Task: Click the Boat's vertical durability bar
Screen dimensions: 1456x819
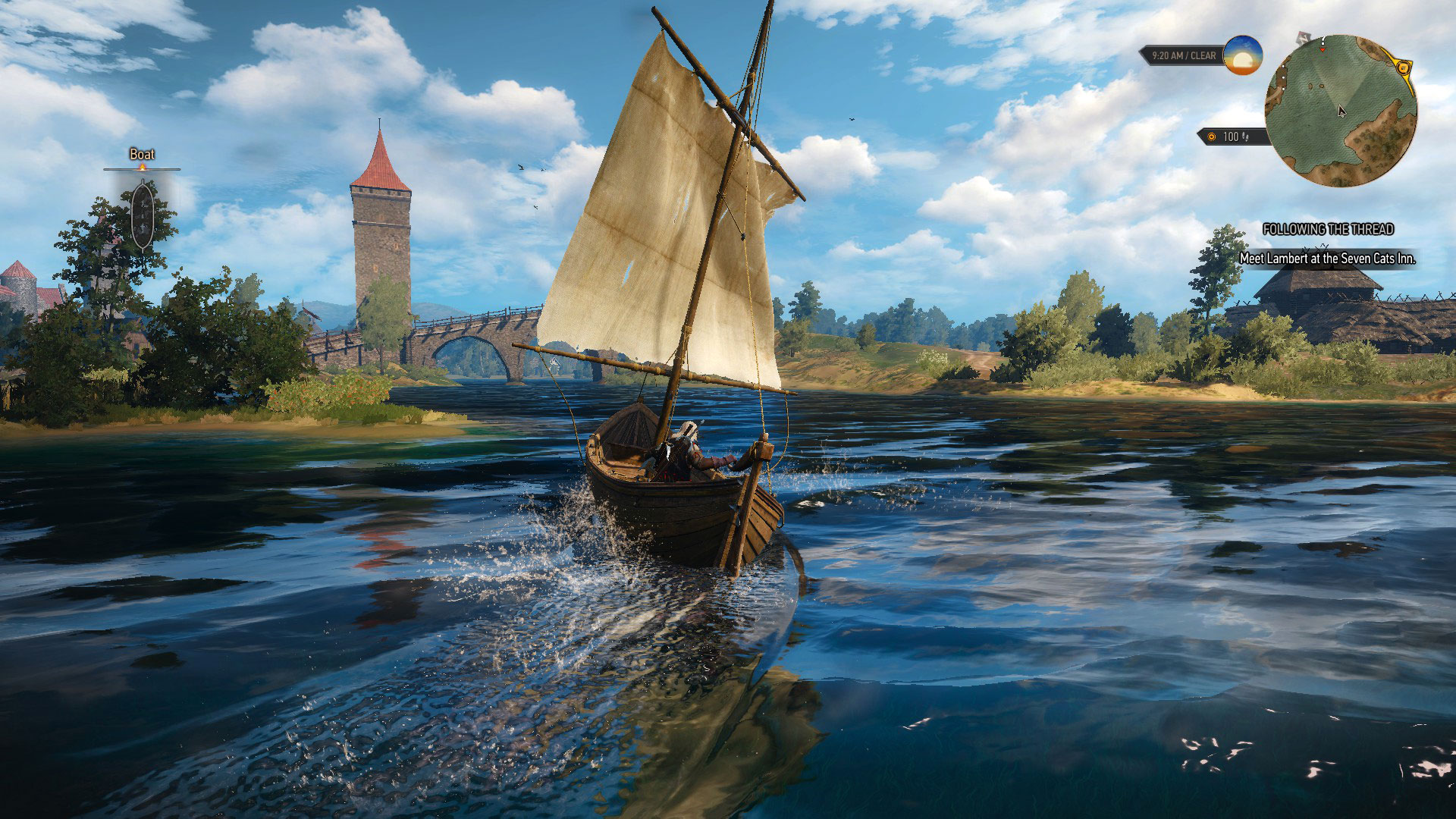Action: pyautogui.click(x=143, y=215)
